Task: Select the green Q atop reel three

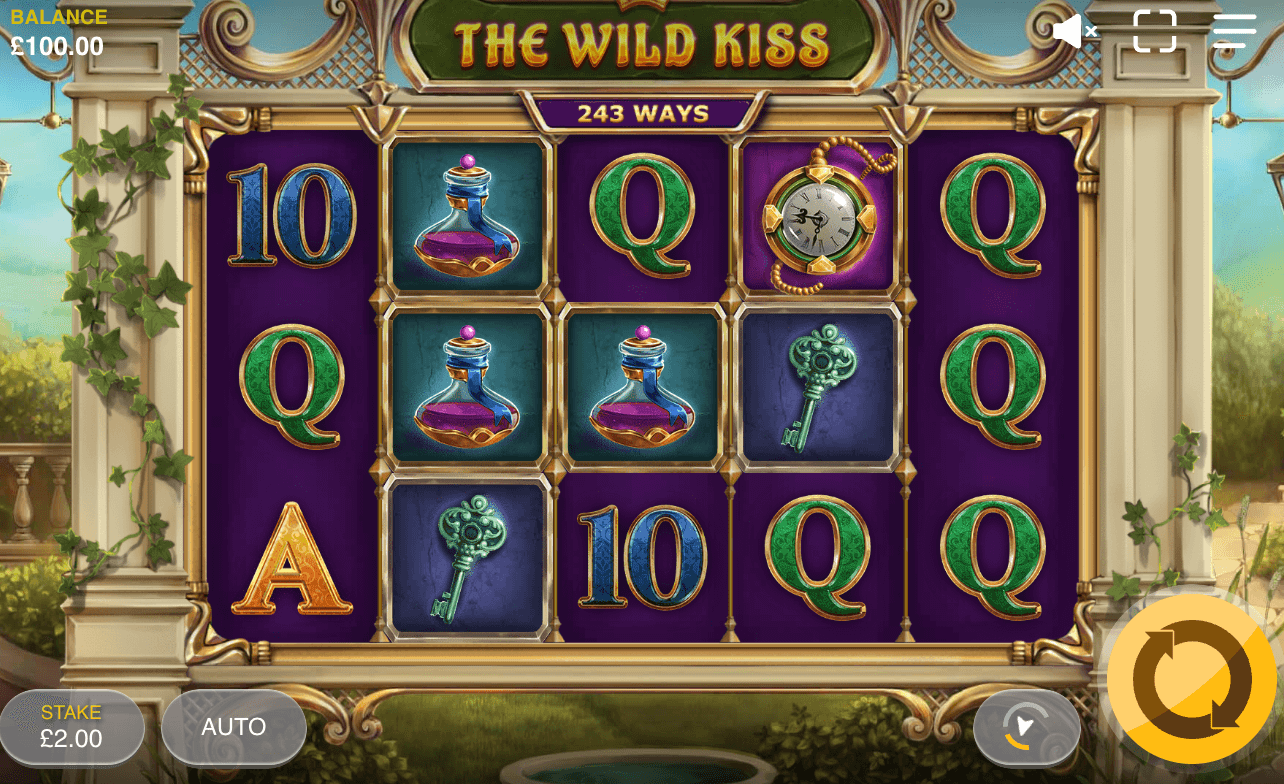Action: (643, 216)
